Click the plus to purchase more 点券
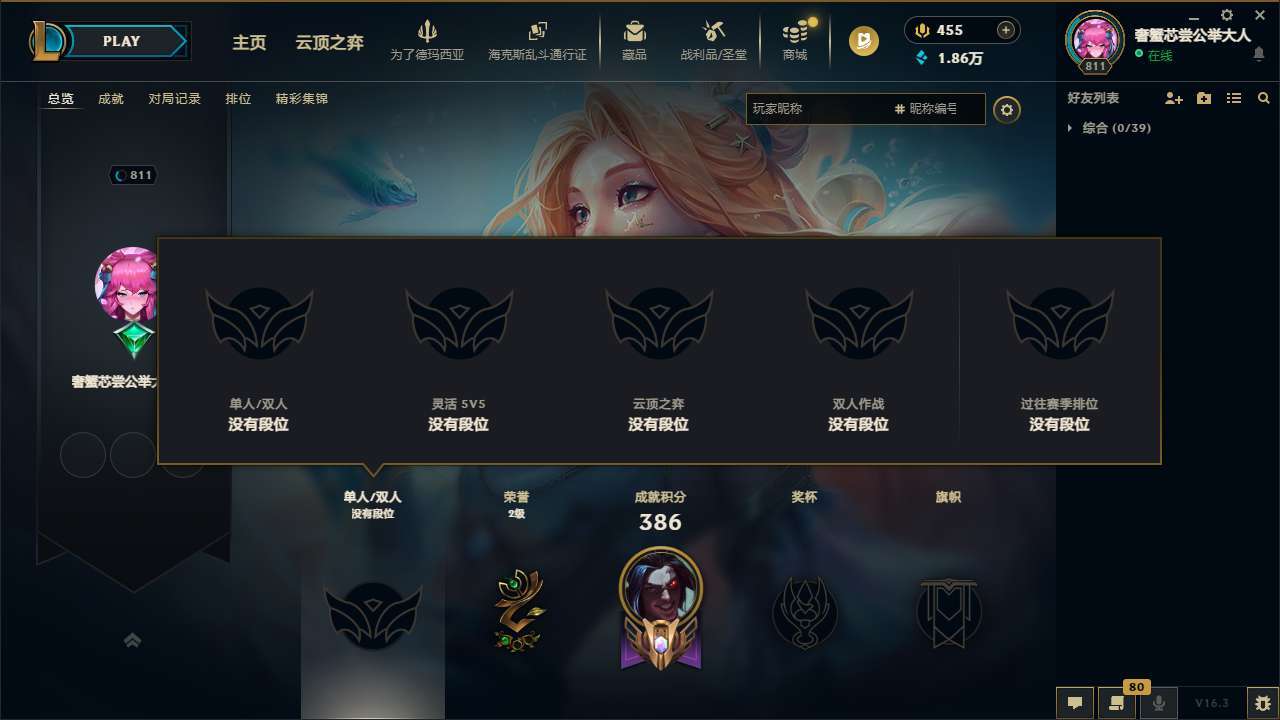 1004,30
